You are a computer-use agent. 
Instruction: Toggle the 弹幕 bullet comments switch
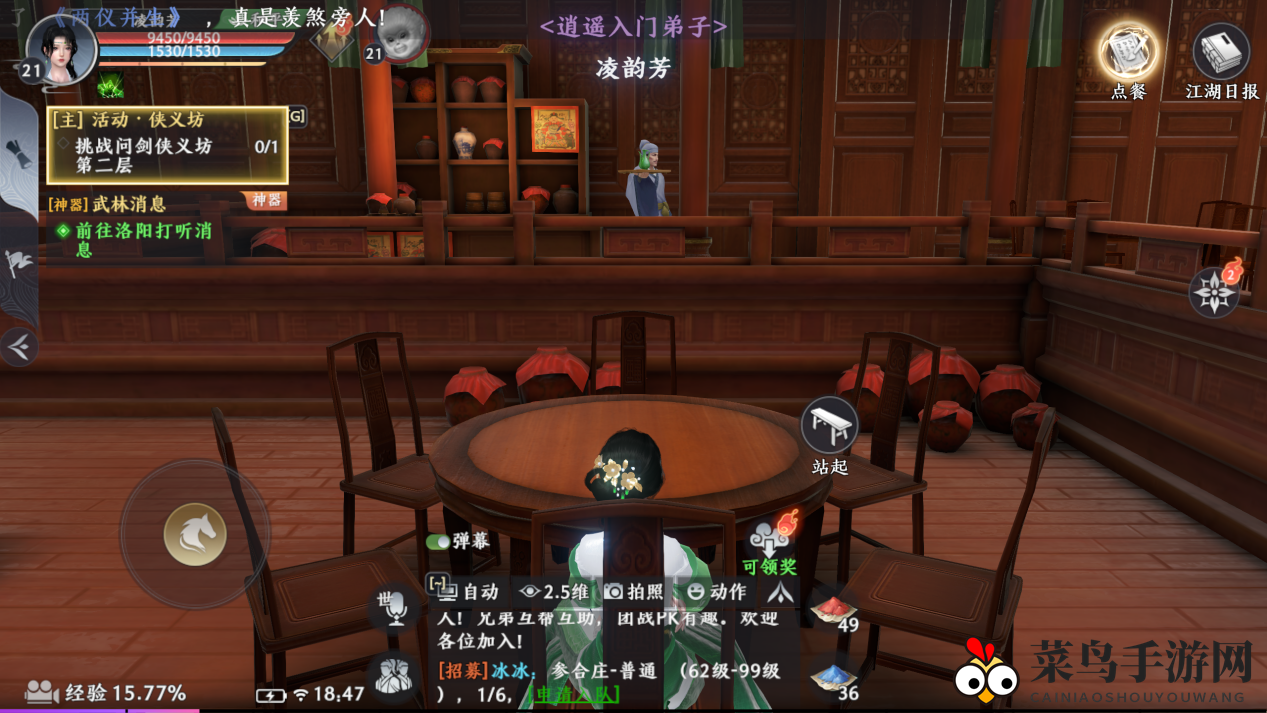click(438, 541)
